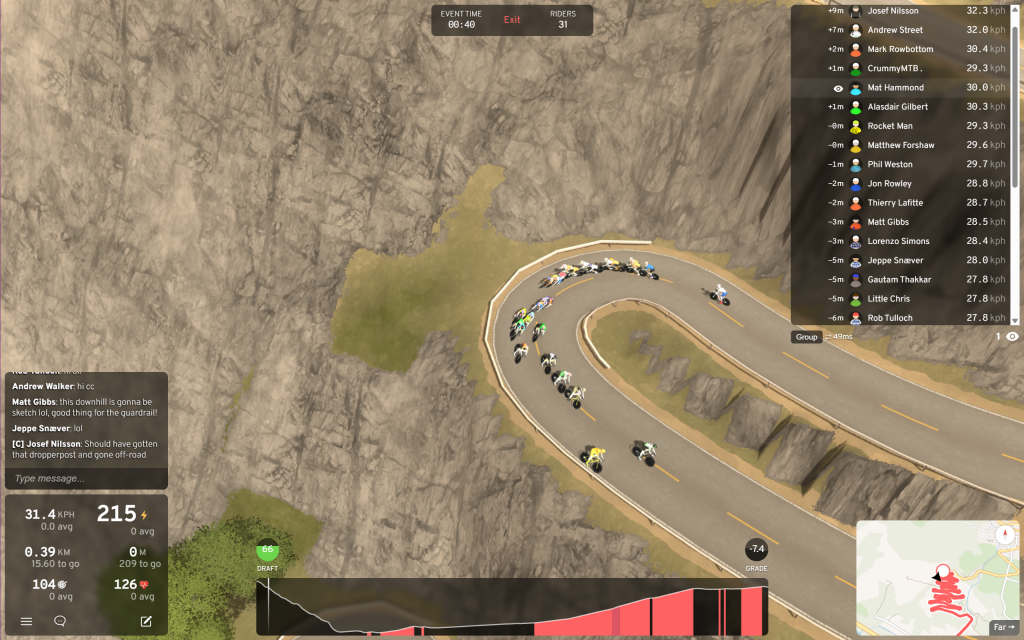The width and height of the screenshot is (1024, 640).
Task: Click the spectator eye icon below rider list
Action: (x=1012, y=337)
